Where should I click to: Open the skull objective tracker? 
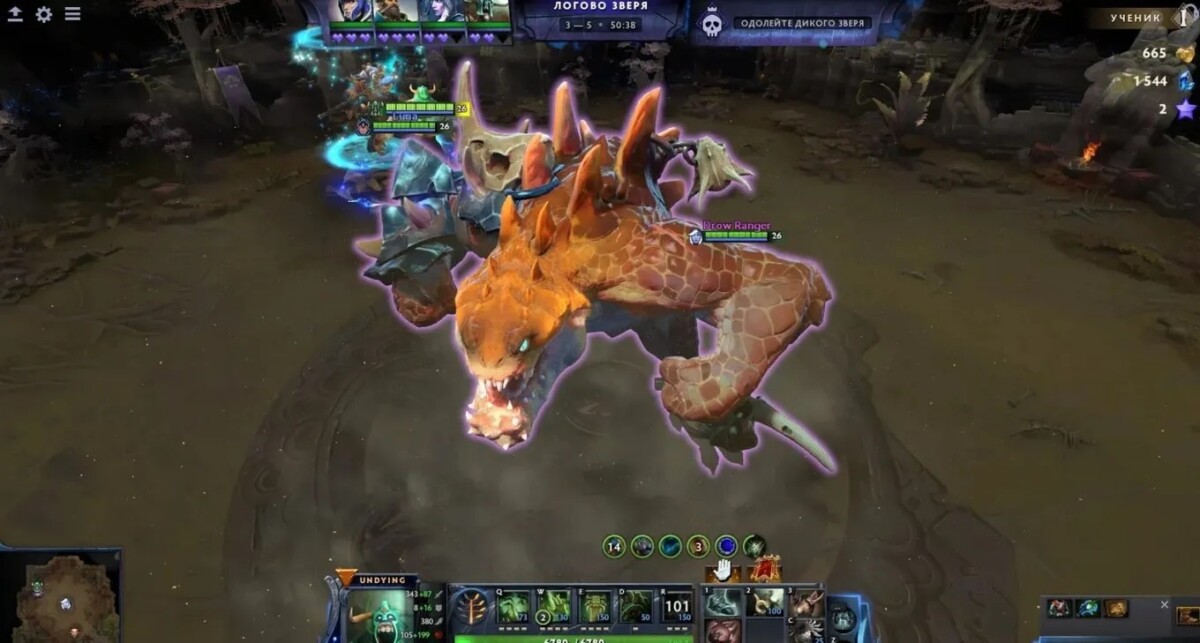(712, 24)
